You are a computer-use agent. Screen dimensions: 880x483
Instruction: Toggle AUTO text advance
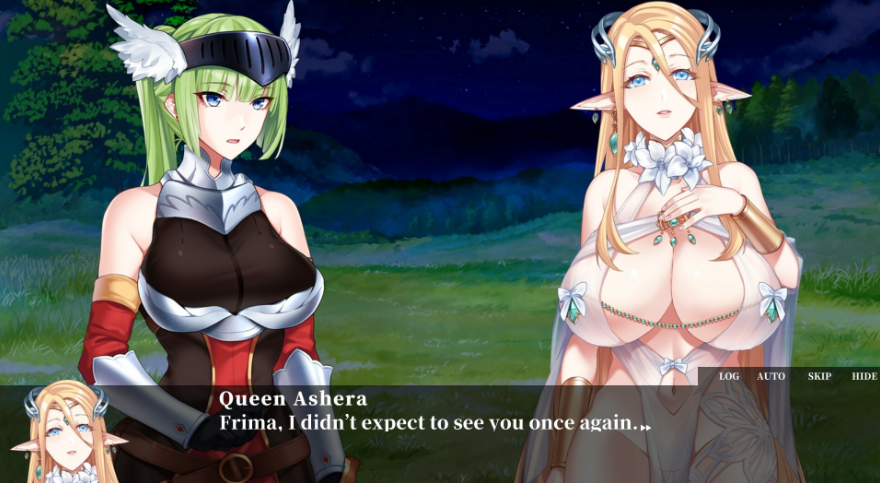coord(771,376)
